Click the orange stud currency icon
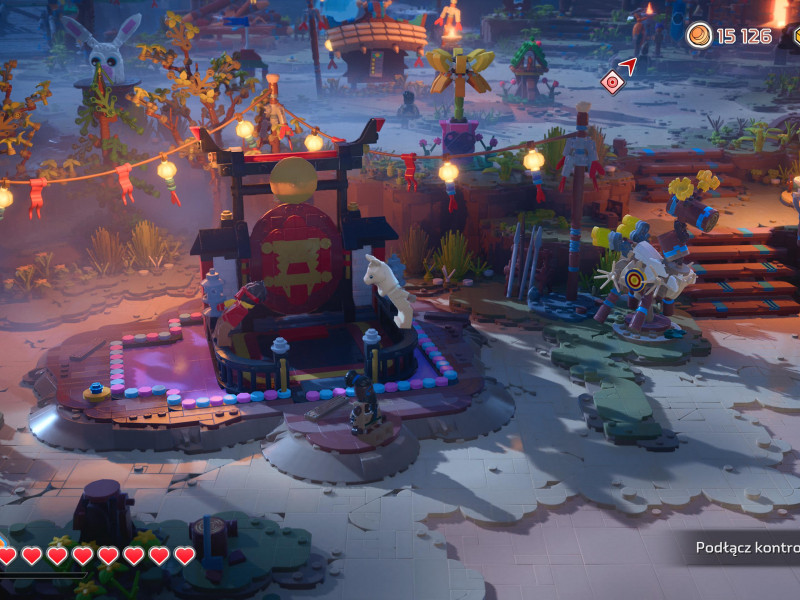Viewport: 800px width, 600px height. pos(699,36)
